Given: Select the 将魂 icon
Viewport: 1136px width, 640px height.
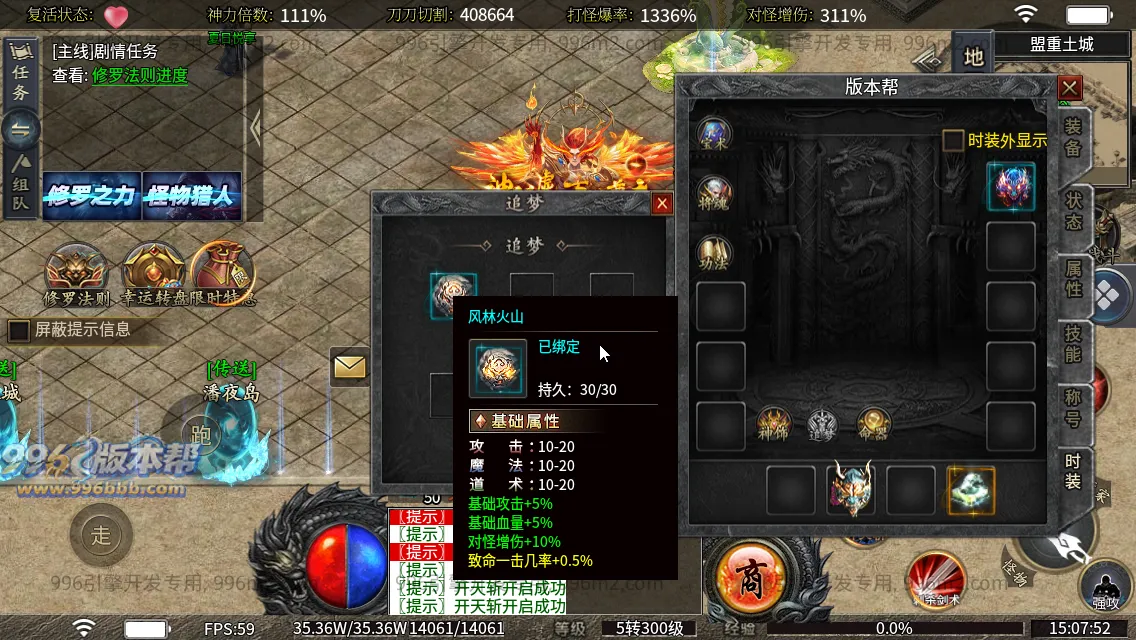Looking at the screenshot, I should [x=714, y=192].
